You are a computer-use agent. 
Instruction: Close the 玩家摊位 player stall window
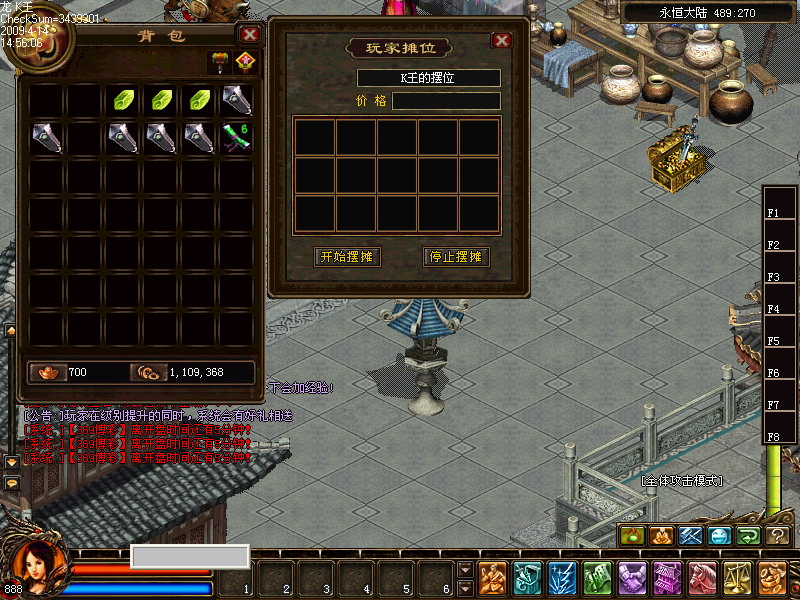coord(502,40)
